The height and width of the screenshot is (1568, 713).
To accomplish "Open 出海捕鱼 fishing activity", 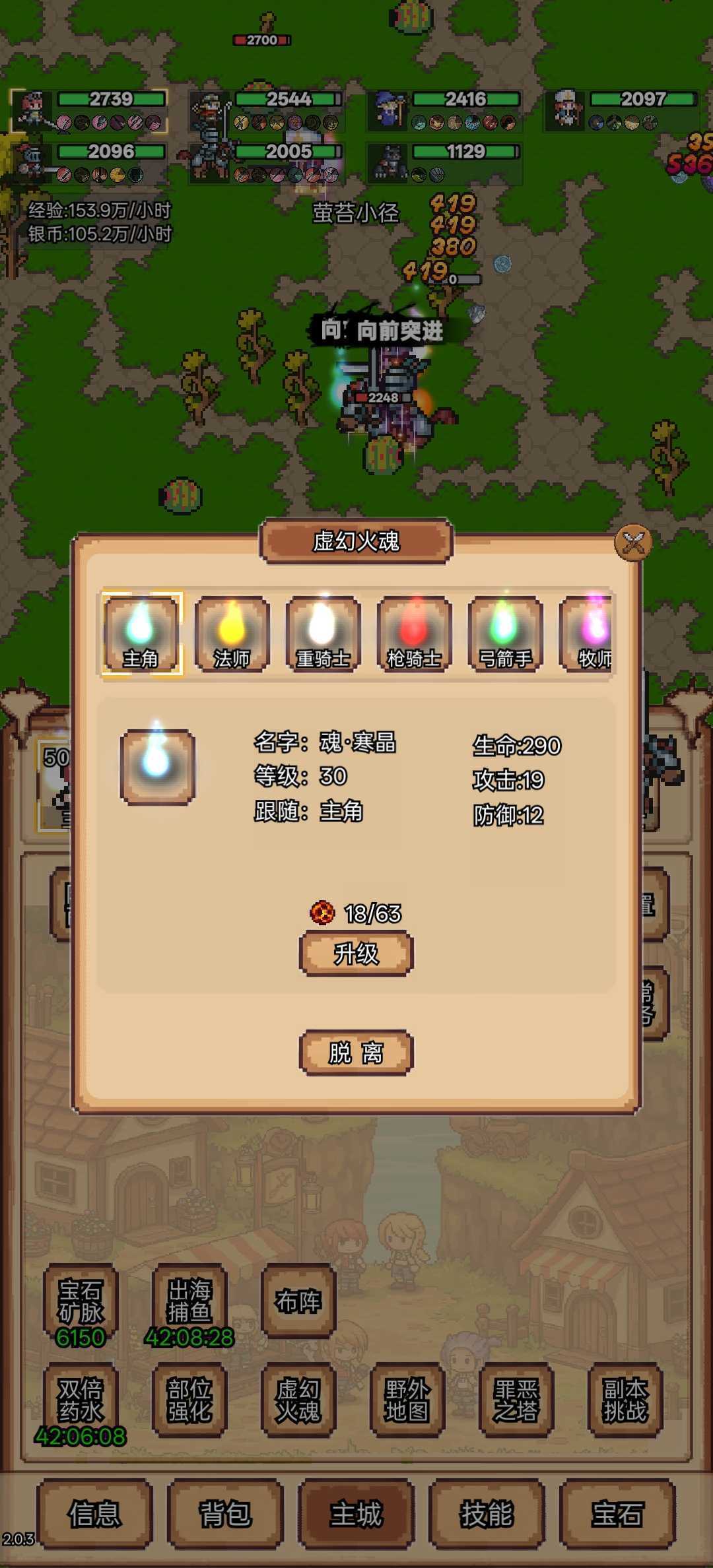I will point(189,1302).
